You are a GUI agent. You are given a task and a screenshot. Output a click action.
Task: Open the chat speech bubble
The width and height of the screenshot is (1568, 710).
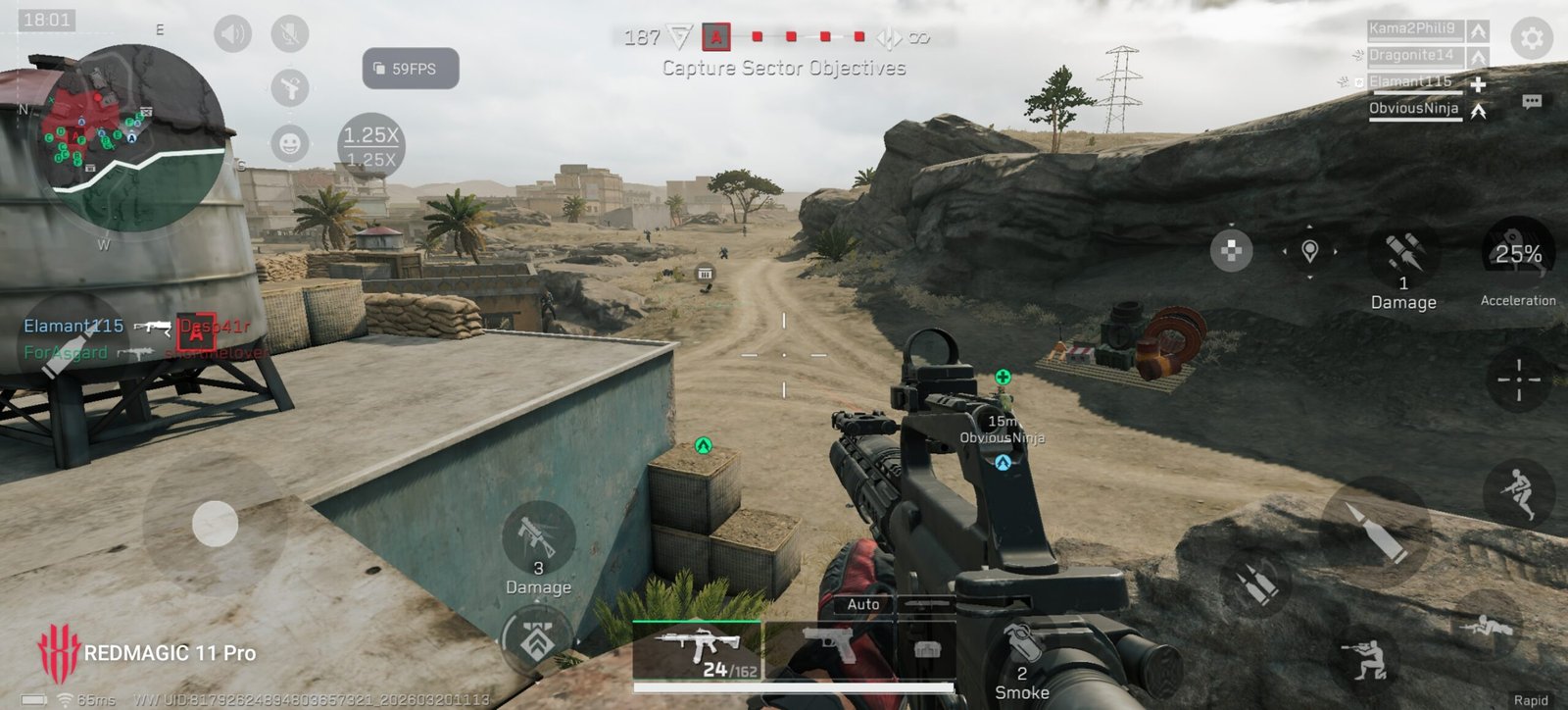tap(1532, 101)
